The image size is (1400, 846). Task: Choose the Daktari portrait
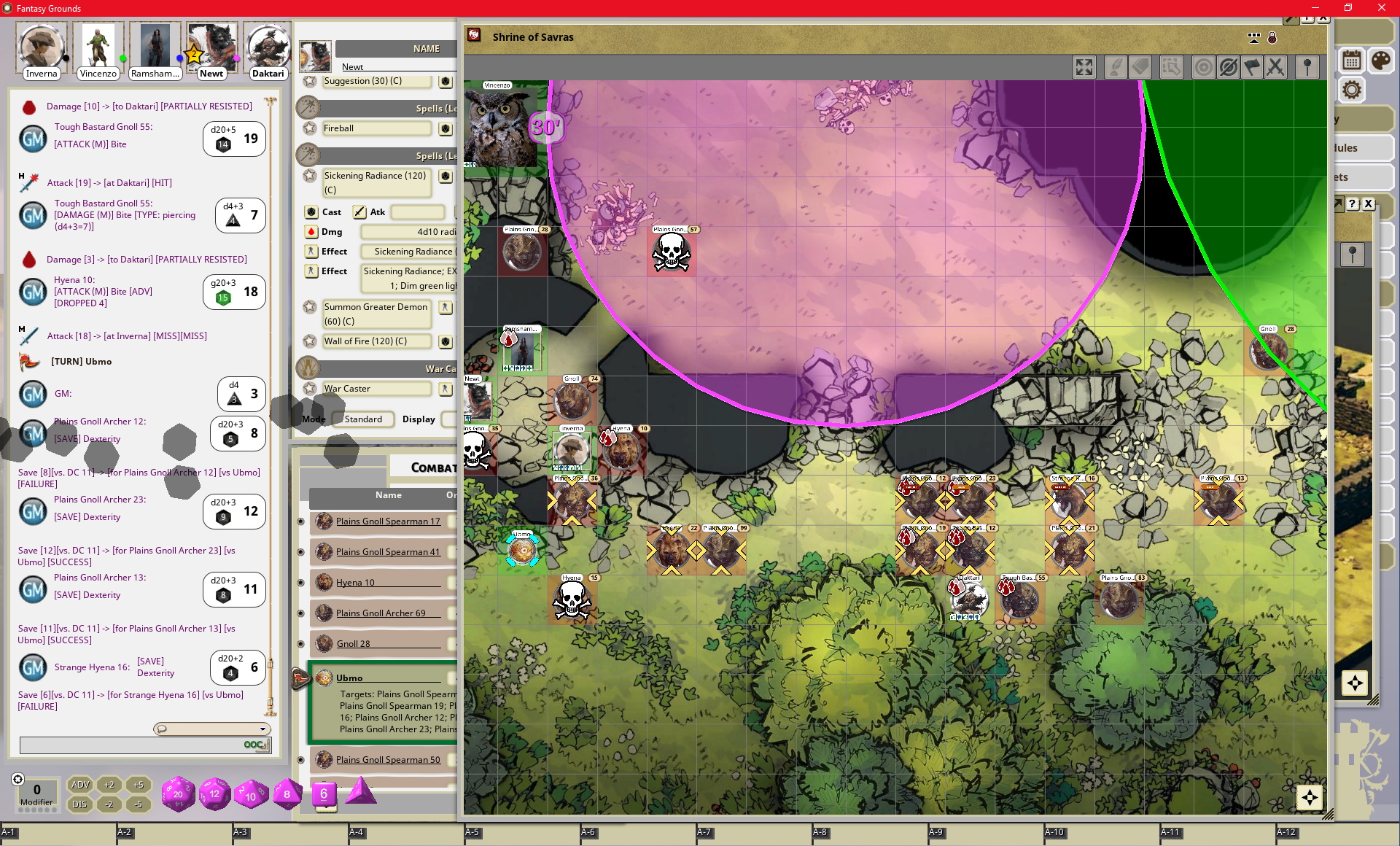(x=268, y=46)
